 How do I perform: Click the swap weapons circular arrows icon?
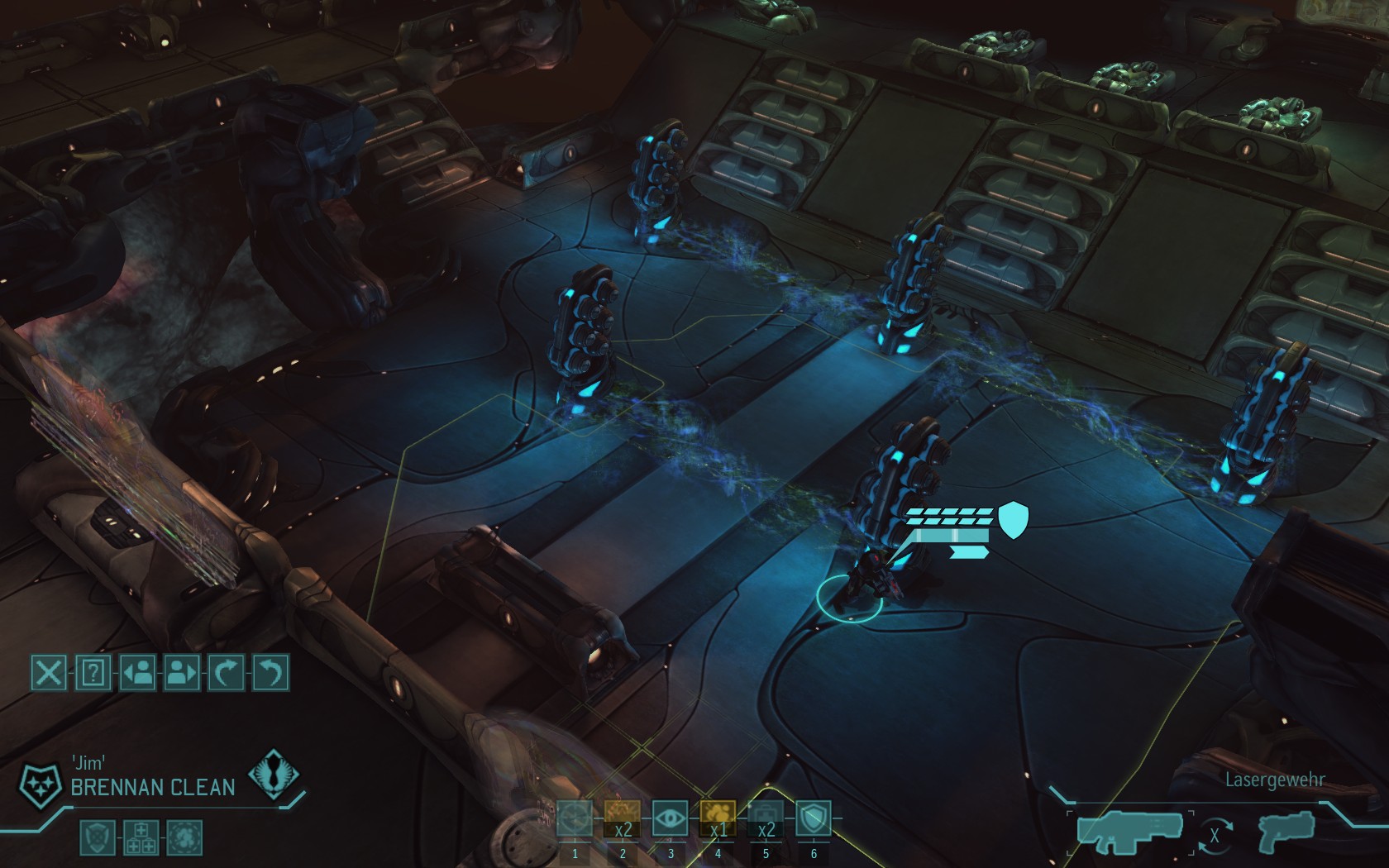pos(1214,836)
